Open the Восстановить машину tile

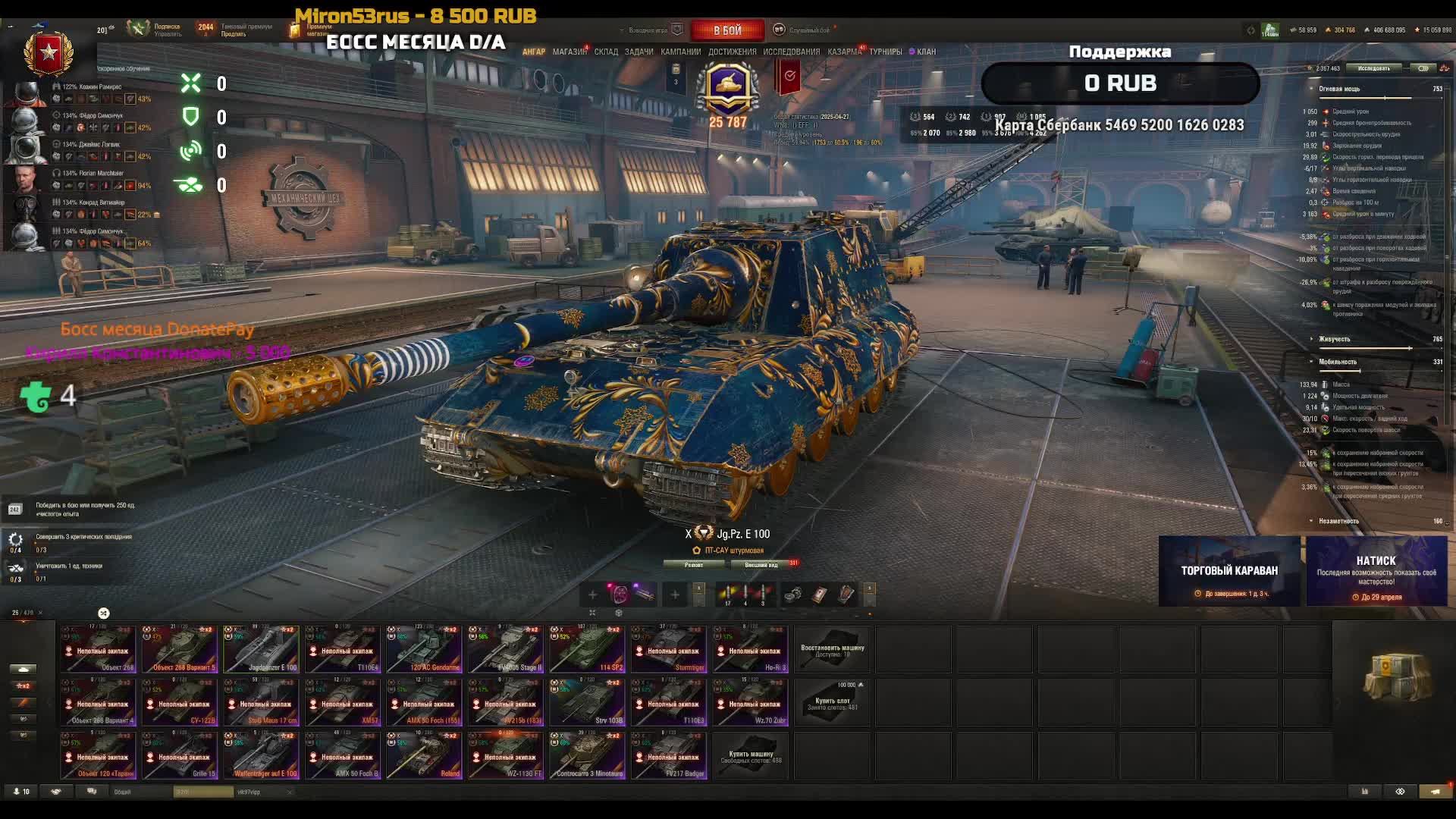[833, 650]
